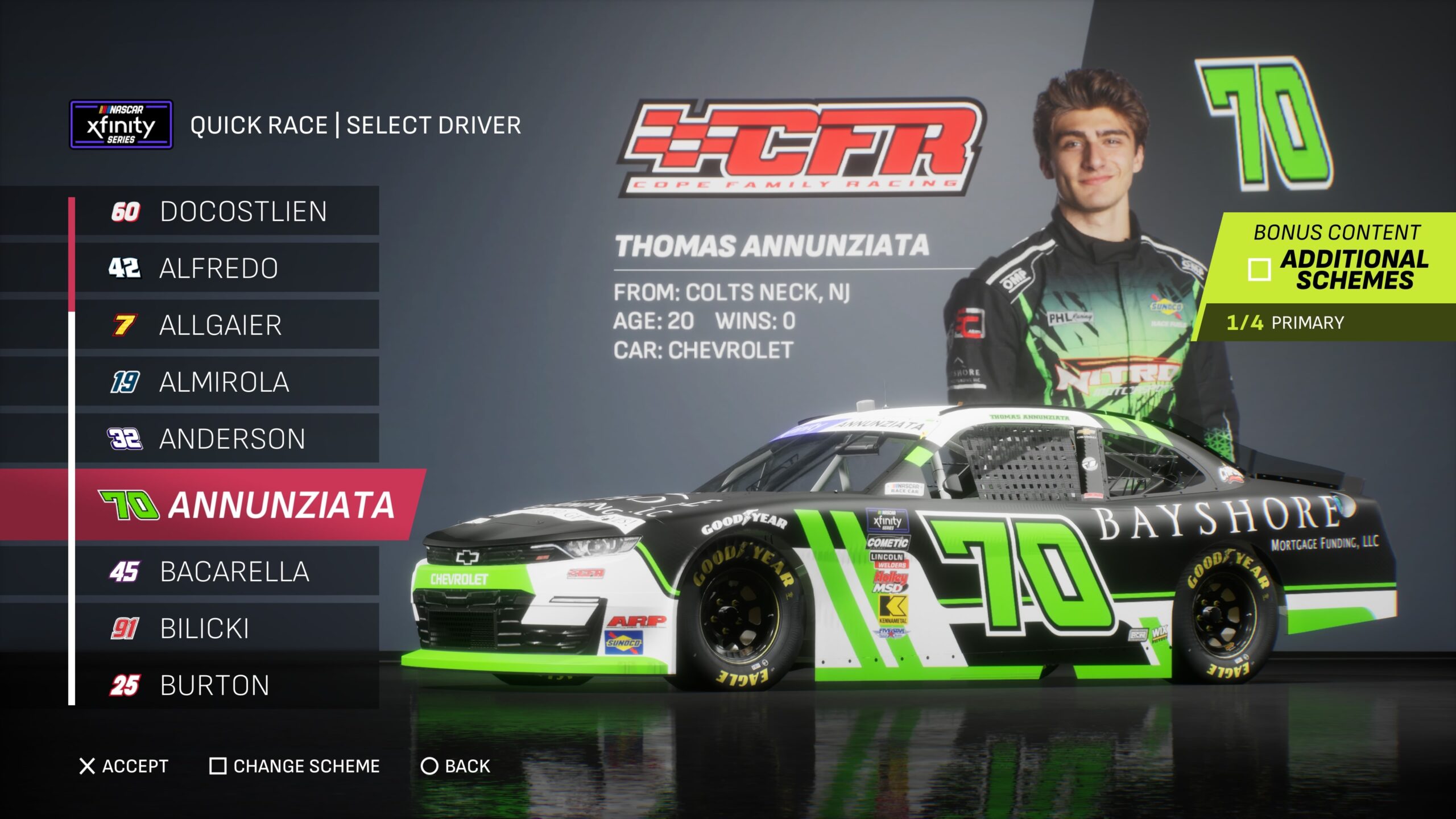Click the 1/4 Primary scheme indicator
The height and width of the screenshot is (819, 1456).
[1285, 322]
